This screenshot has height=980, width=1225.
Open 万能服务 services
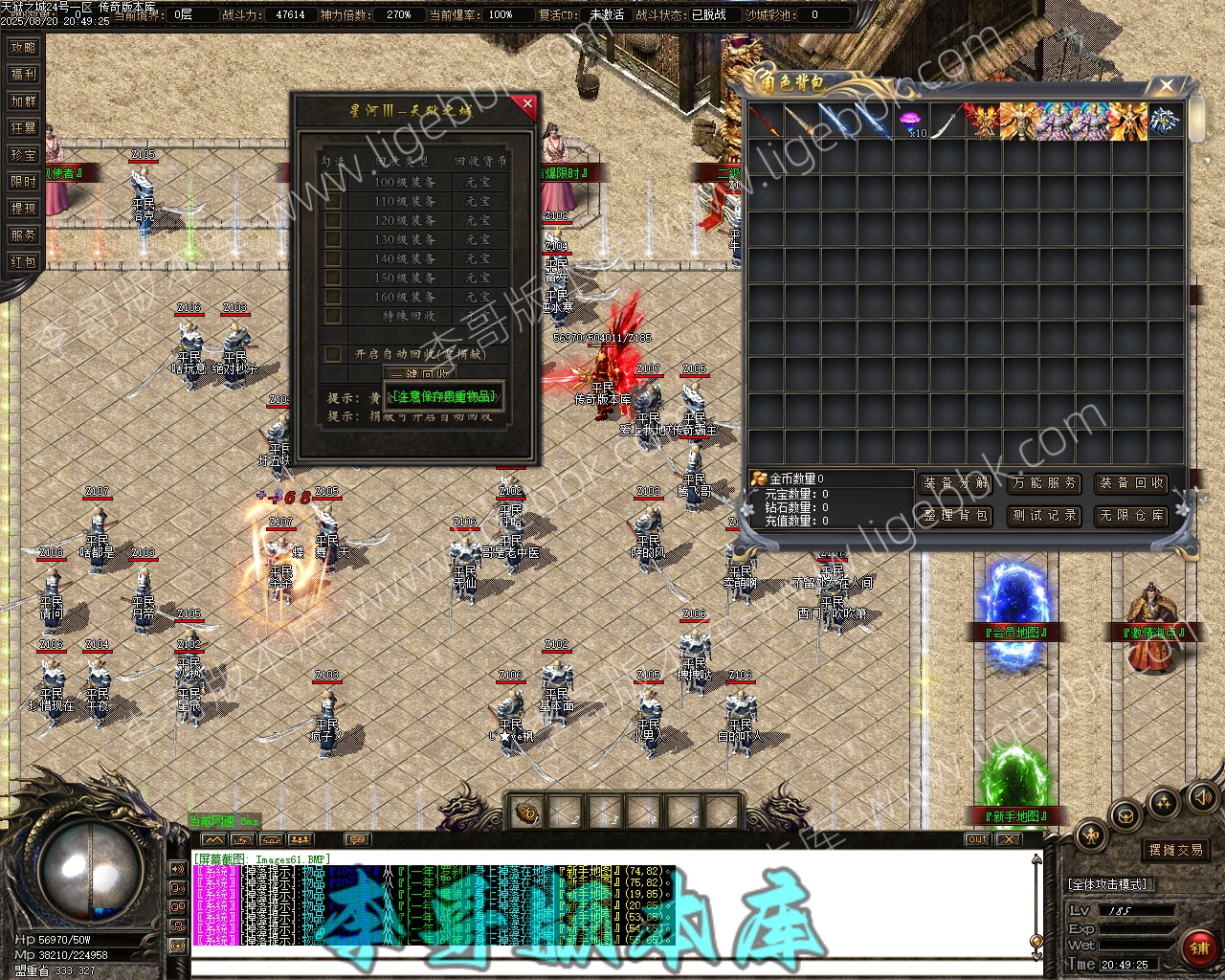pos(1044,483)
